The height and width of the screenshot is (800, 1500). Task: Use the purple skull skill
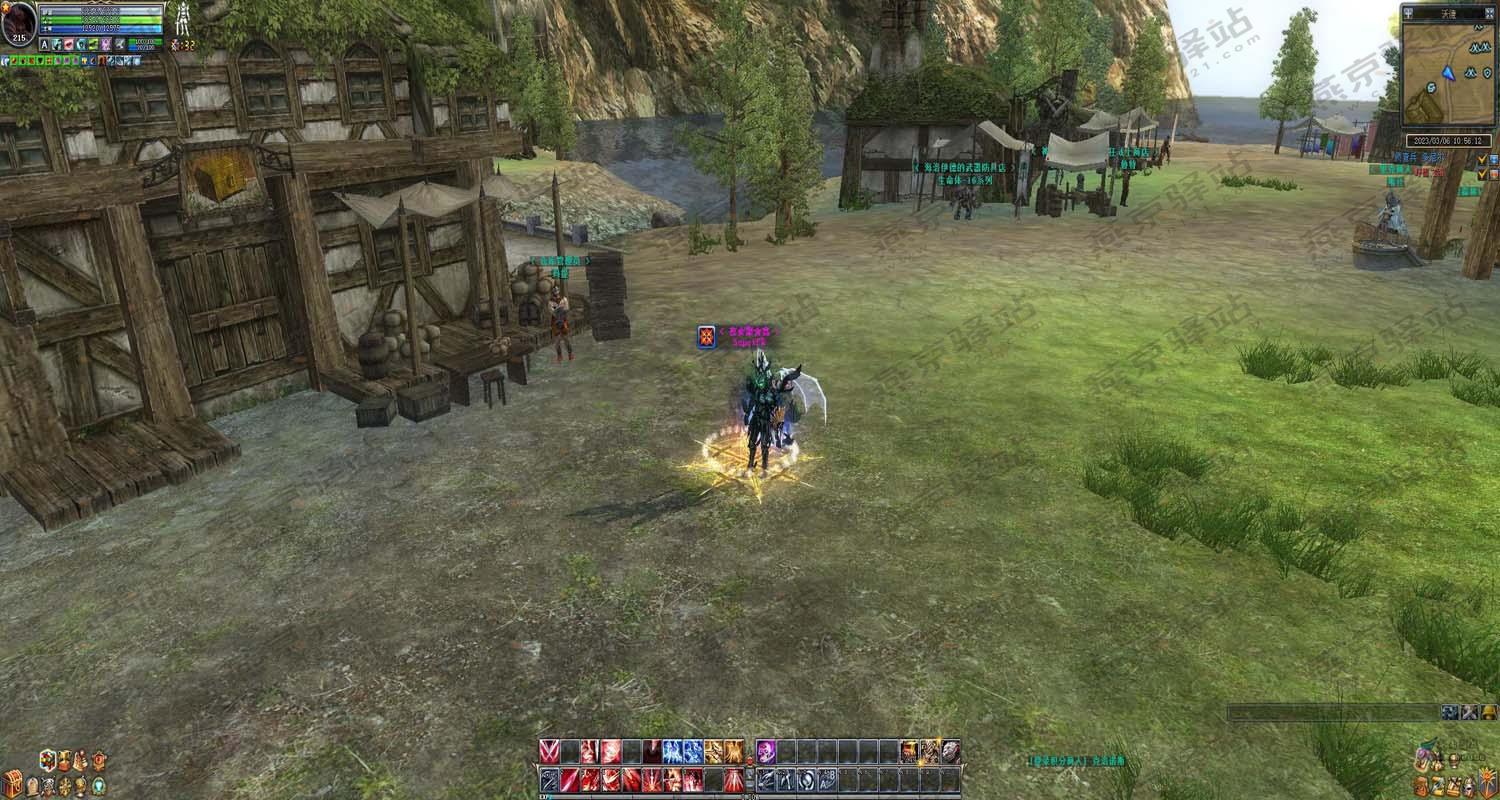(766, 751)
